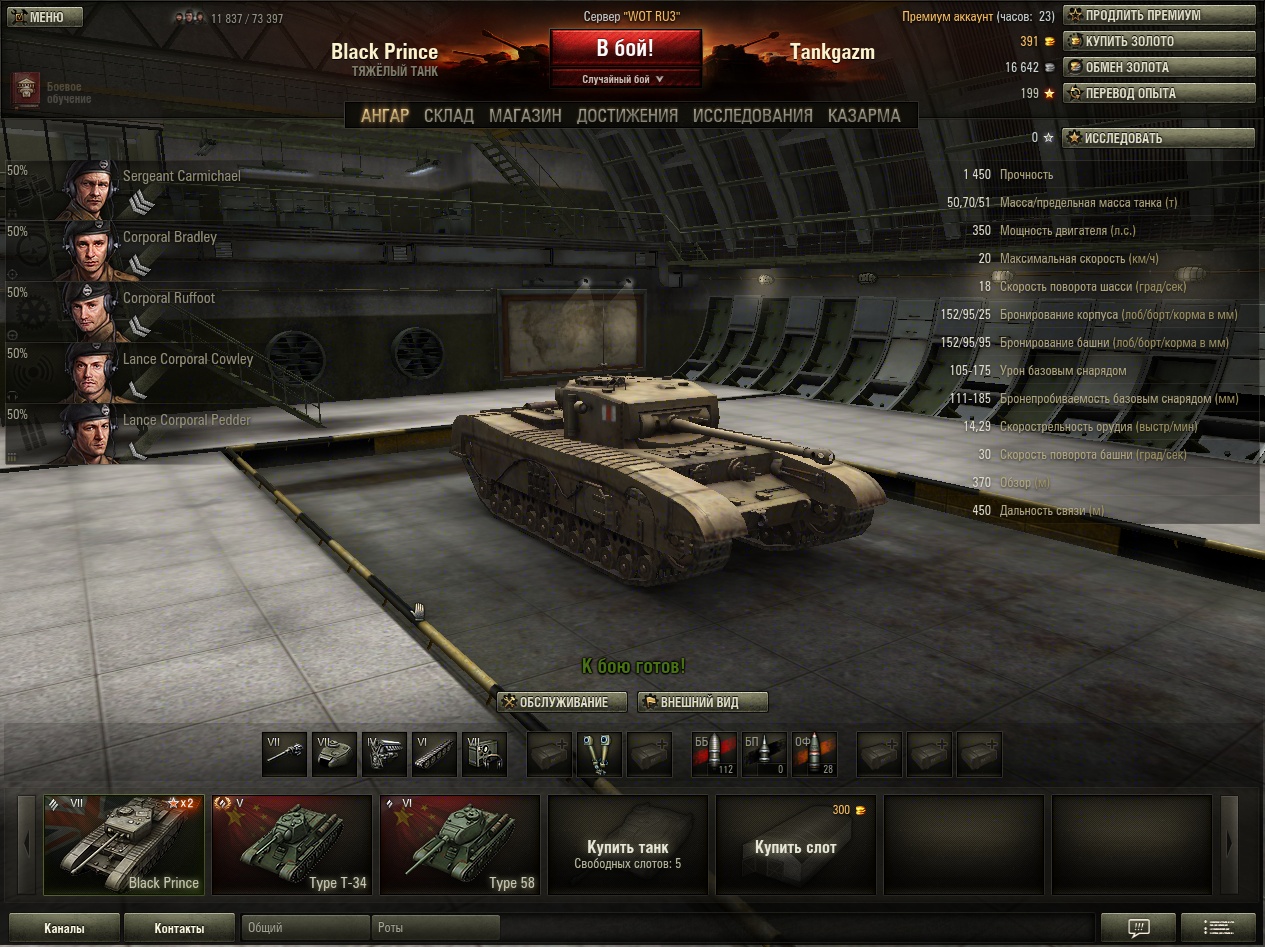
Task: Click КУПИТЬ ЗОЛОТО button
Action: pos(1158,42)
